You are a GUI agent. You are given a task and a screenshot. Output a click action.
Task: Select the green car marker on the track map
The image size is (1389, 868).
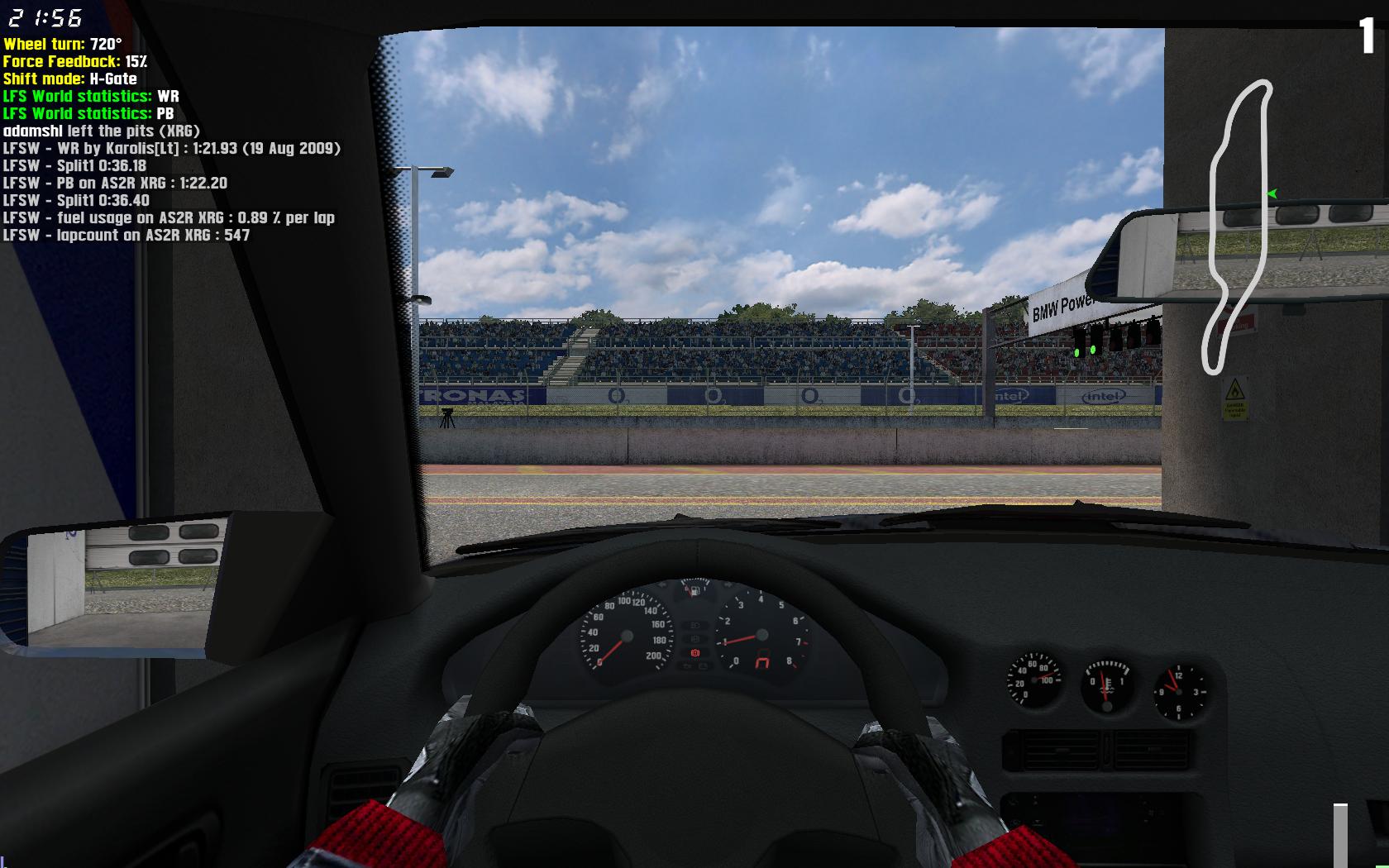click(1272, 193)
